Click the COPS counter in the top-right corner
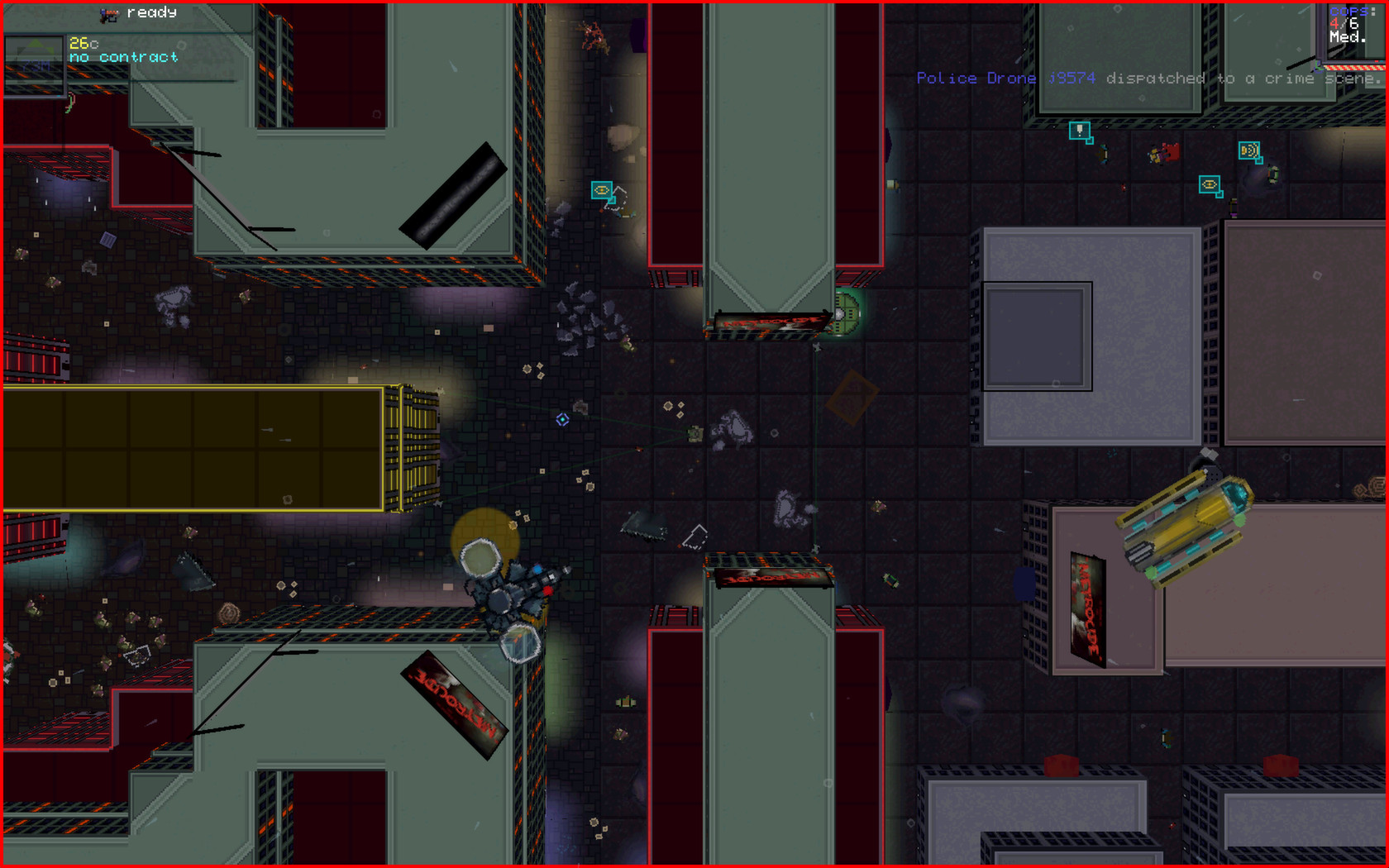Viewport: 1389px width, 868px height. (x=1349, y=12)
